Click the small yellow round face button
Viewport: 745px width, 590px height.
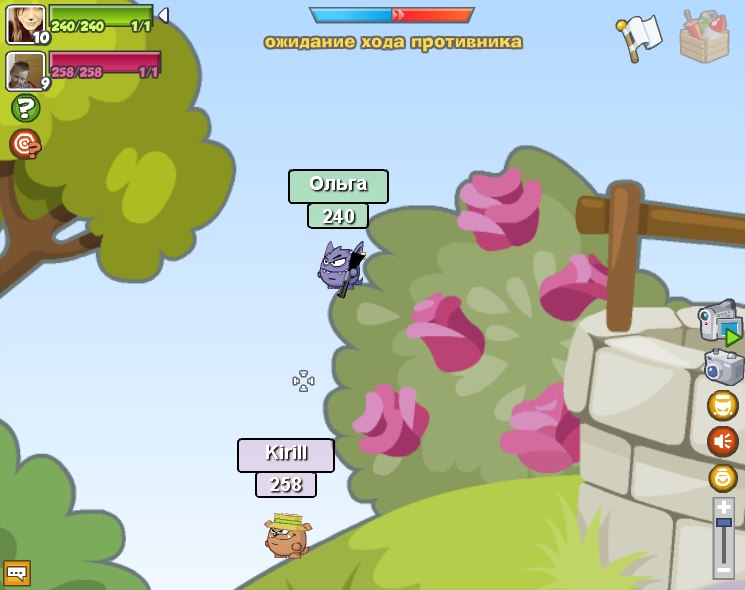[723, 477]
